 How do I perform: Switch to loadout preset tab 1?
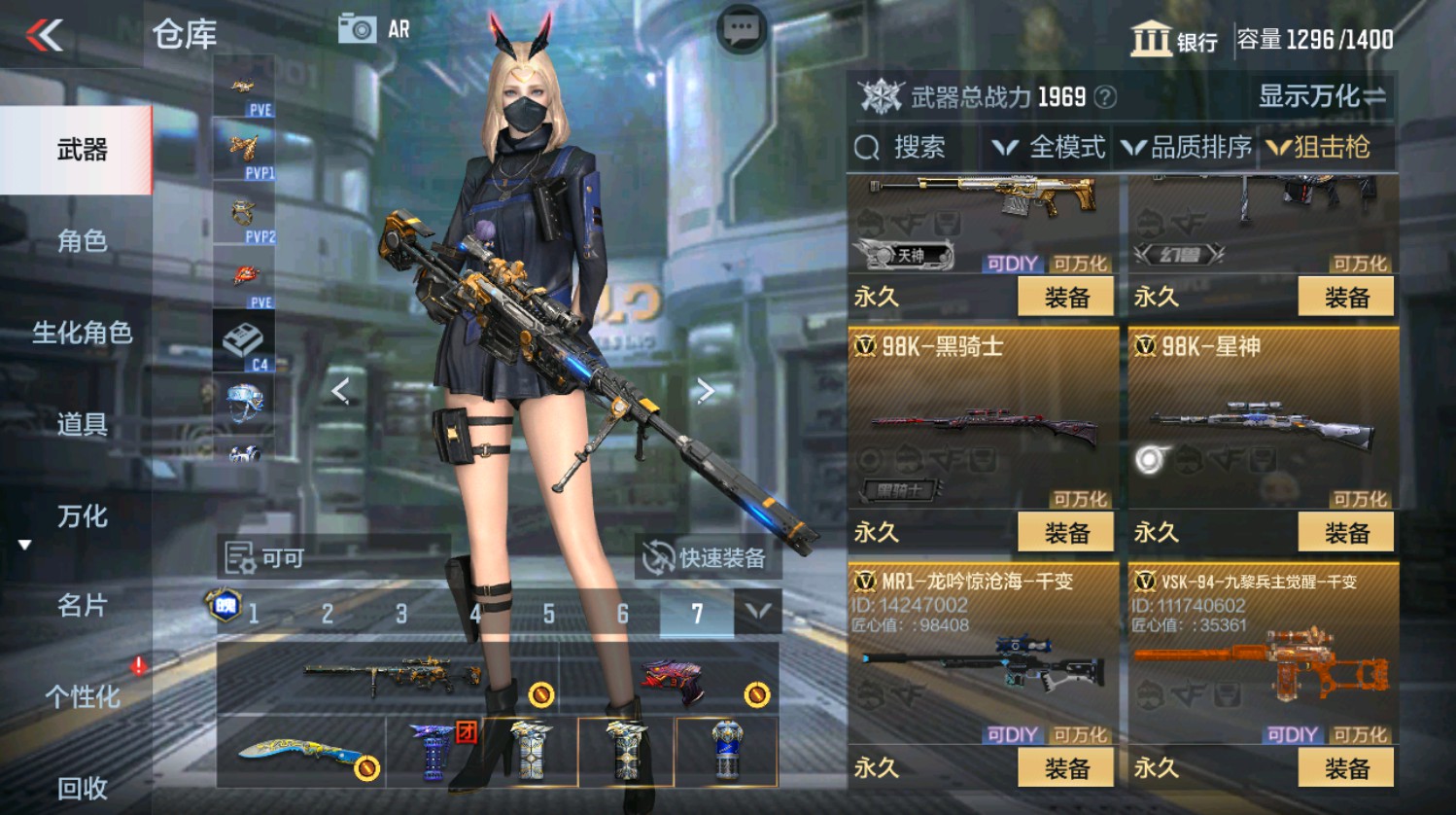pos(255,614)
